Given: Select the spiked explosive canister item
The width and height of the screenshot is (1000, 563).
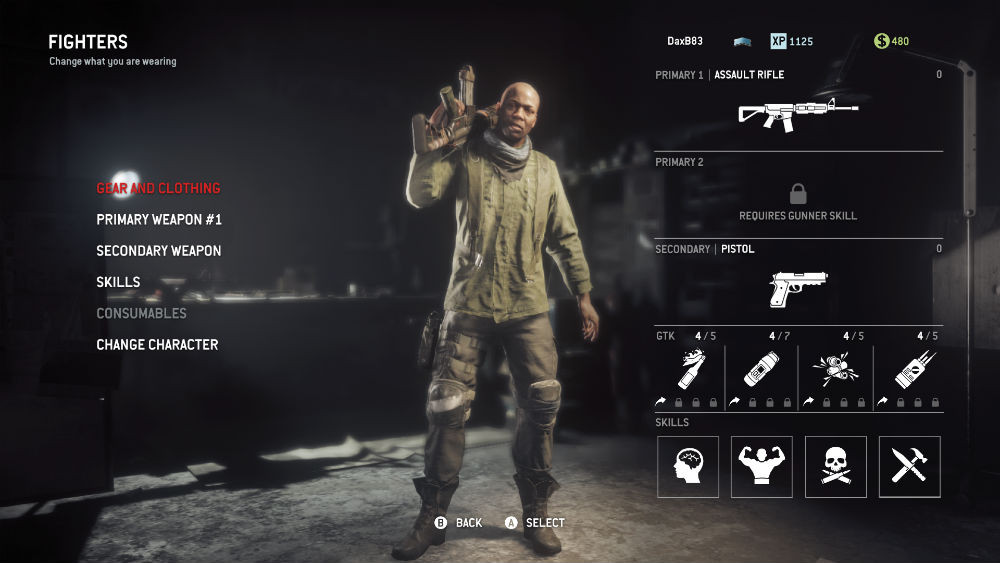Looking at the screenshot, I should (x=909, y=370).
